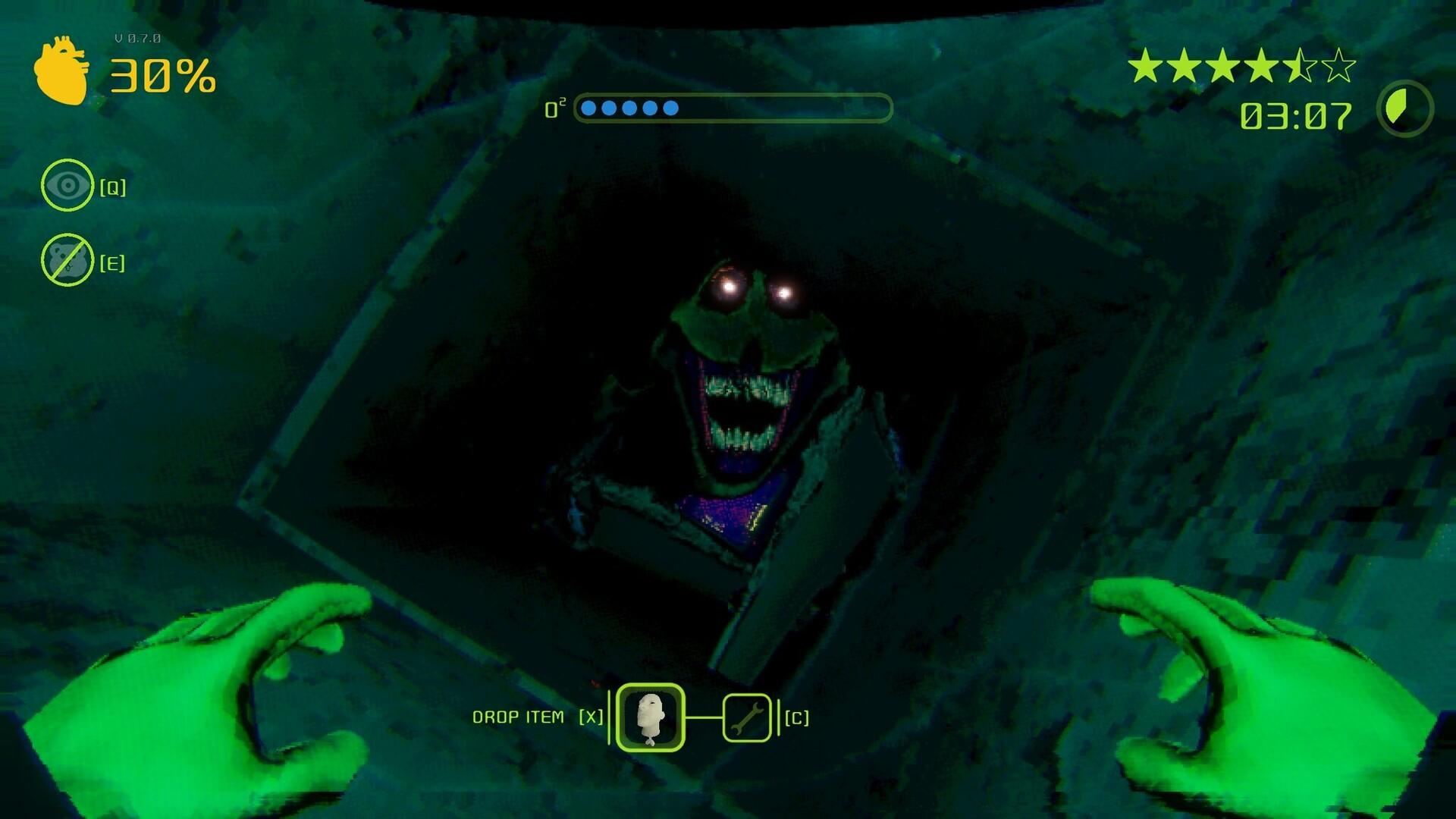The height and width of the screenshot is (819, 1456).
Task: Click the first filled star in the rating
Action: click(1145, 66)
